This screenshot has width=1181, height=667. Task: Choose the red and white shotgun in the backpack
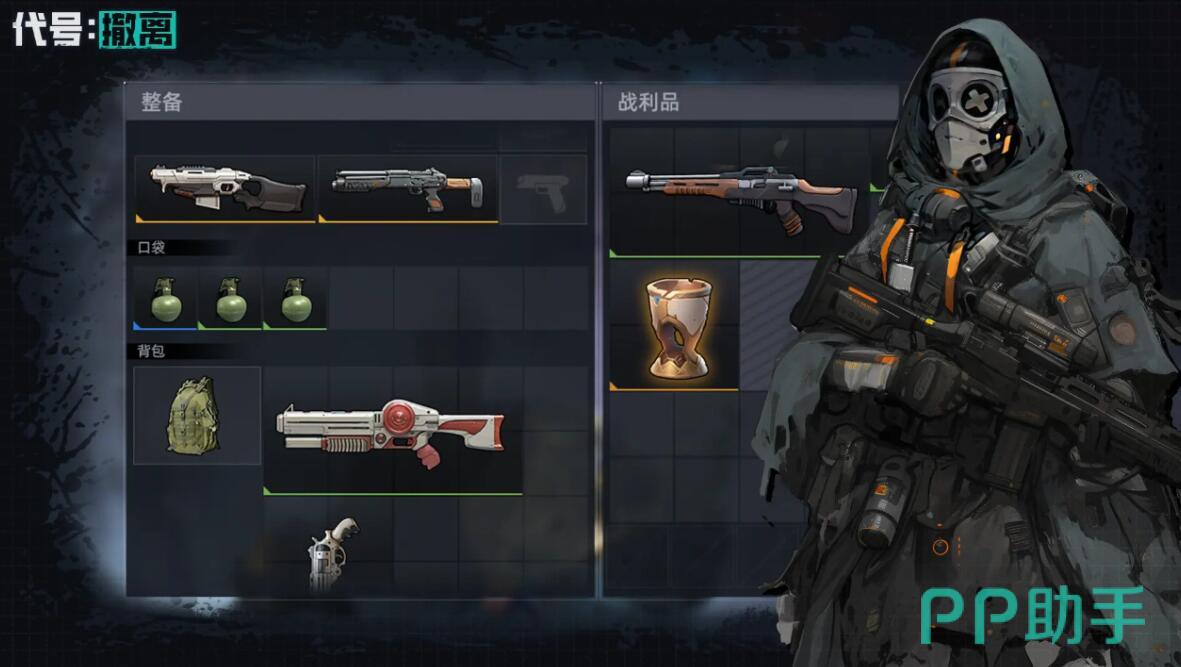pyautogui.click(x=392, y=431)
